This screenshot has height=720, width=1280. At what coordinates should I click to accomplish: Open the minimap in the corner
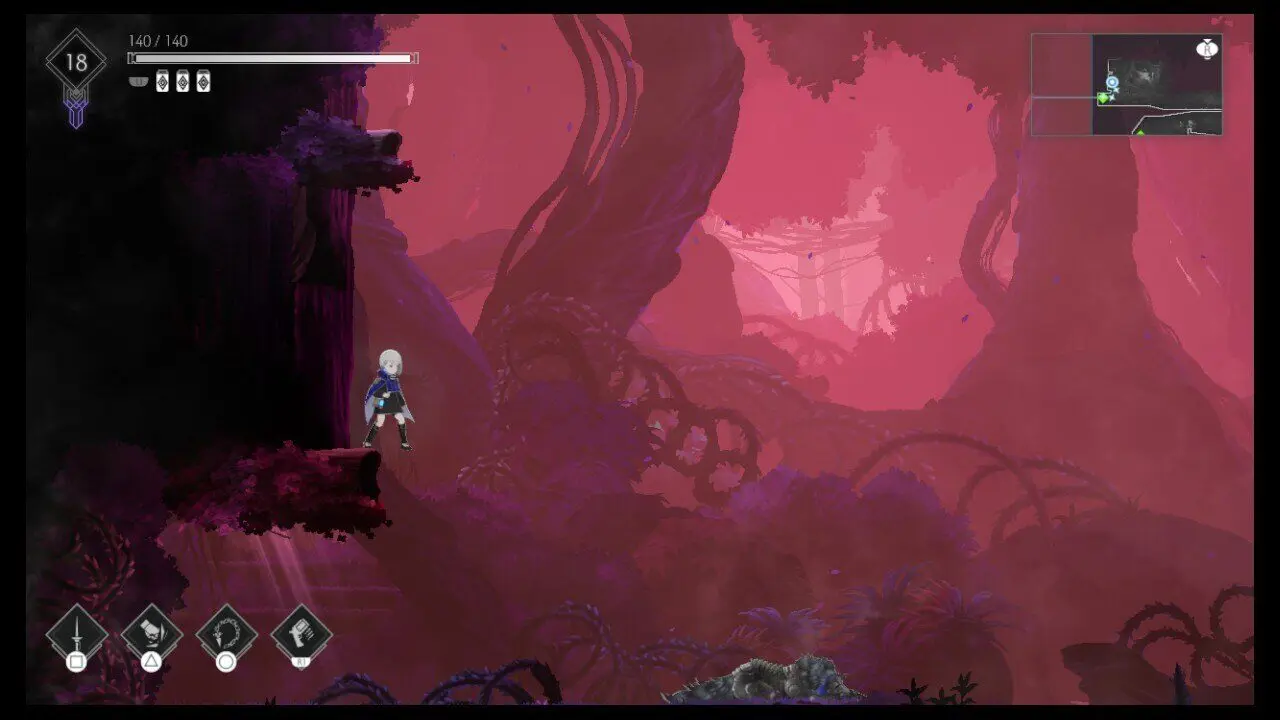pos(1127,85)
